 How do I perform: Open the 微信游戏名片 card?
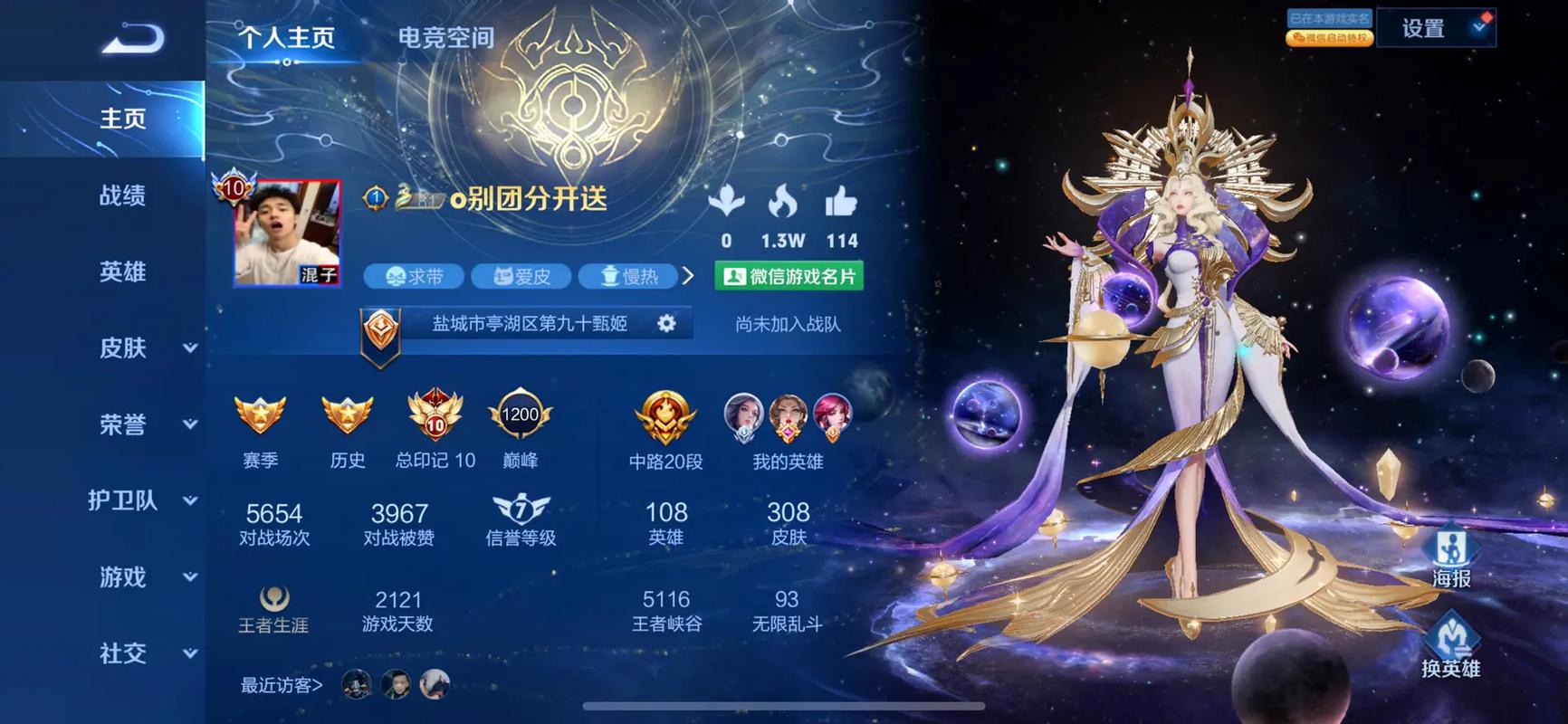click(x=789, y=276)
